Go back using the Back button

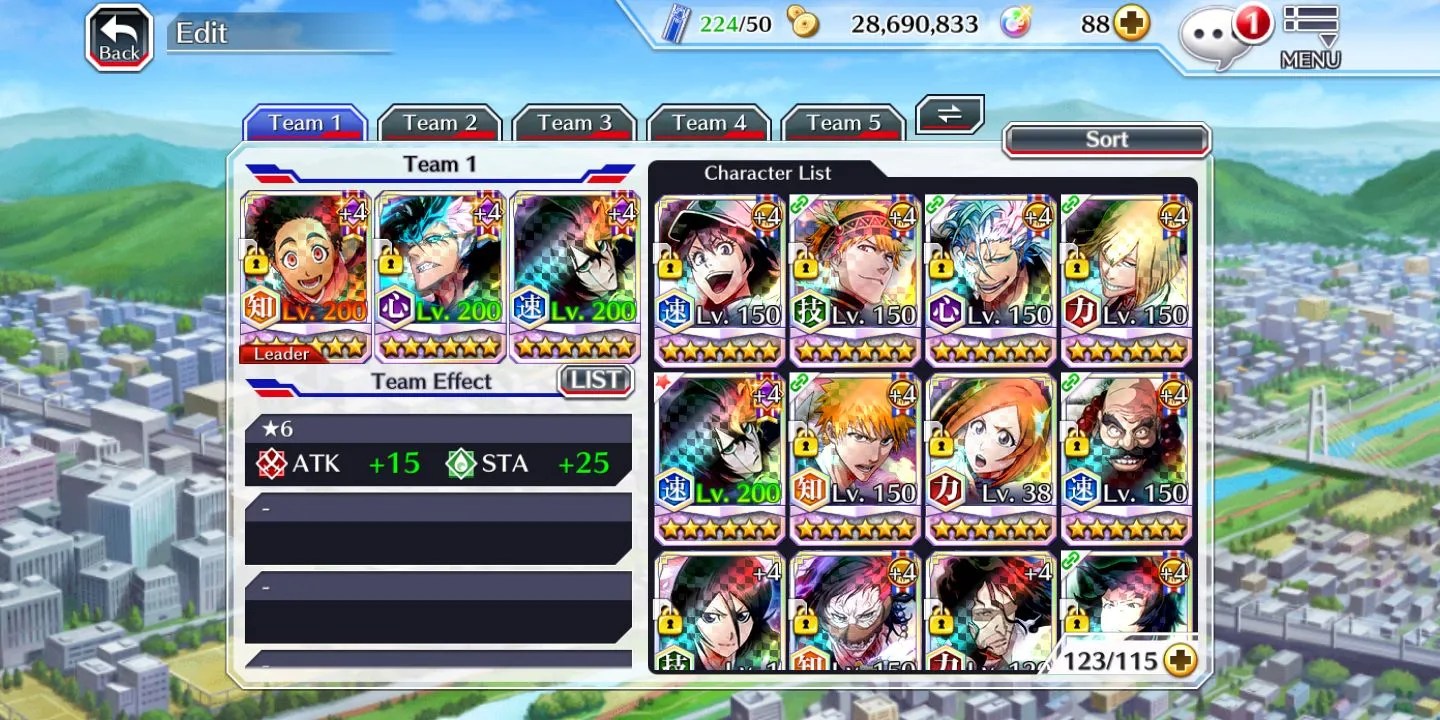pyautogui.click(x=119, y=39)
